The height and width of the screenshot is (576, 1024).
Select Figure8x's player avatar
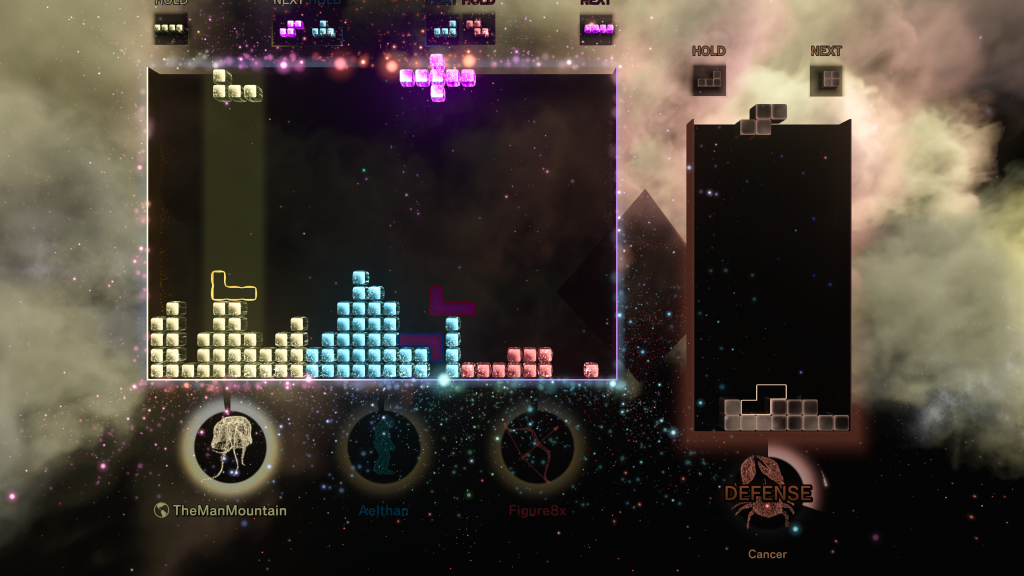536,446
